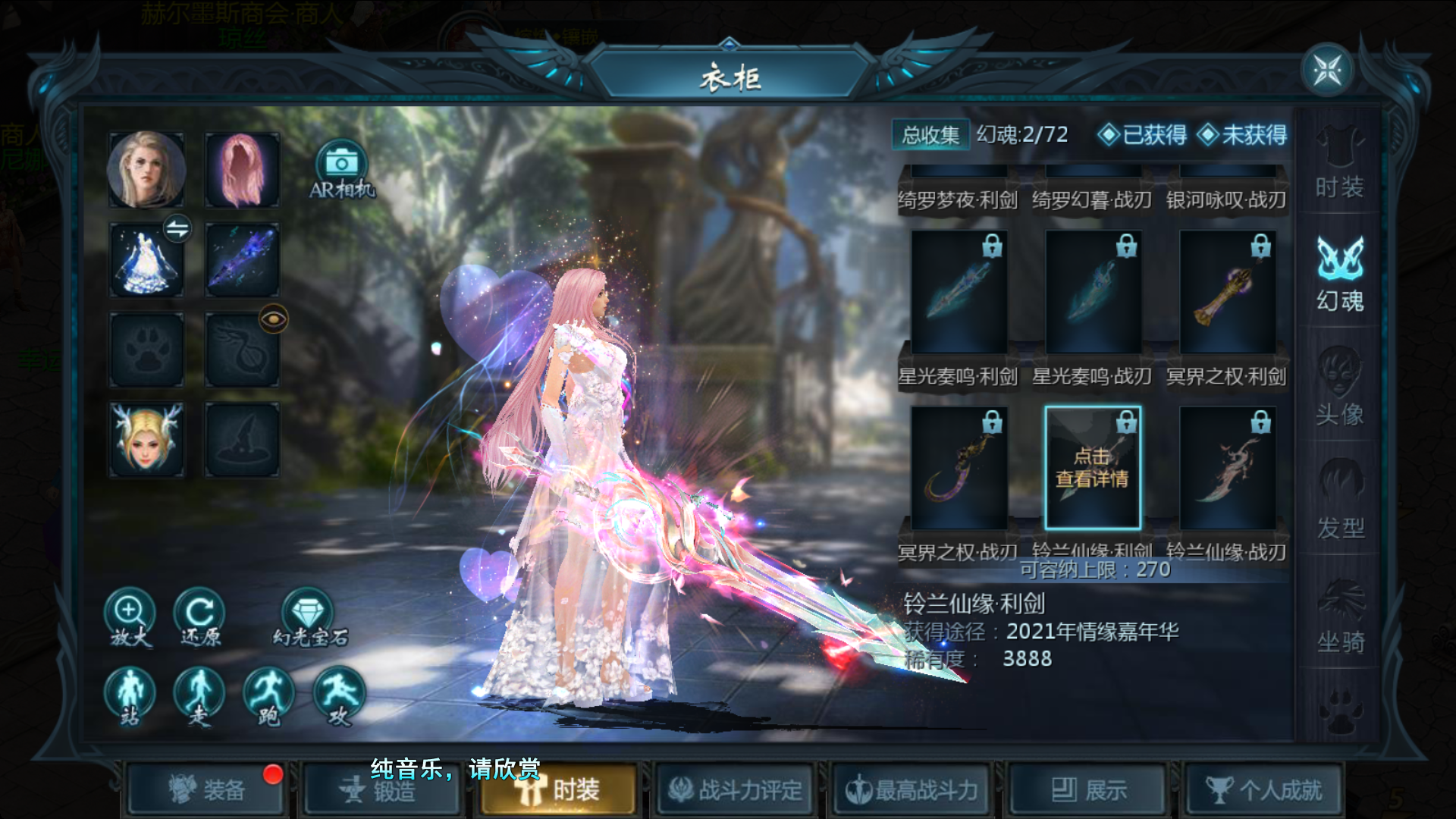Viewport: 1456px width, 819px height.
Task: Open the 个人成就 achievements tab
Action: pyautogui.click(x=1264, y=790)
